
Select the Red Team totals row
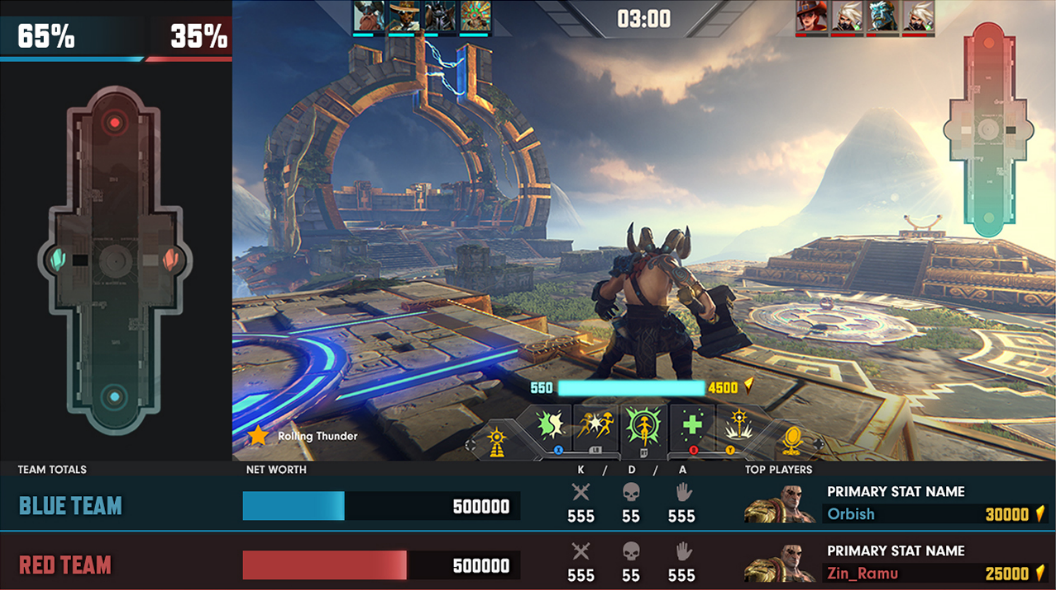pos(65,565)
